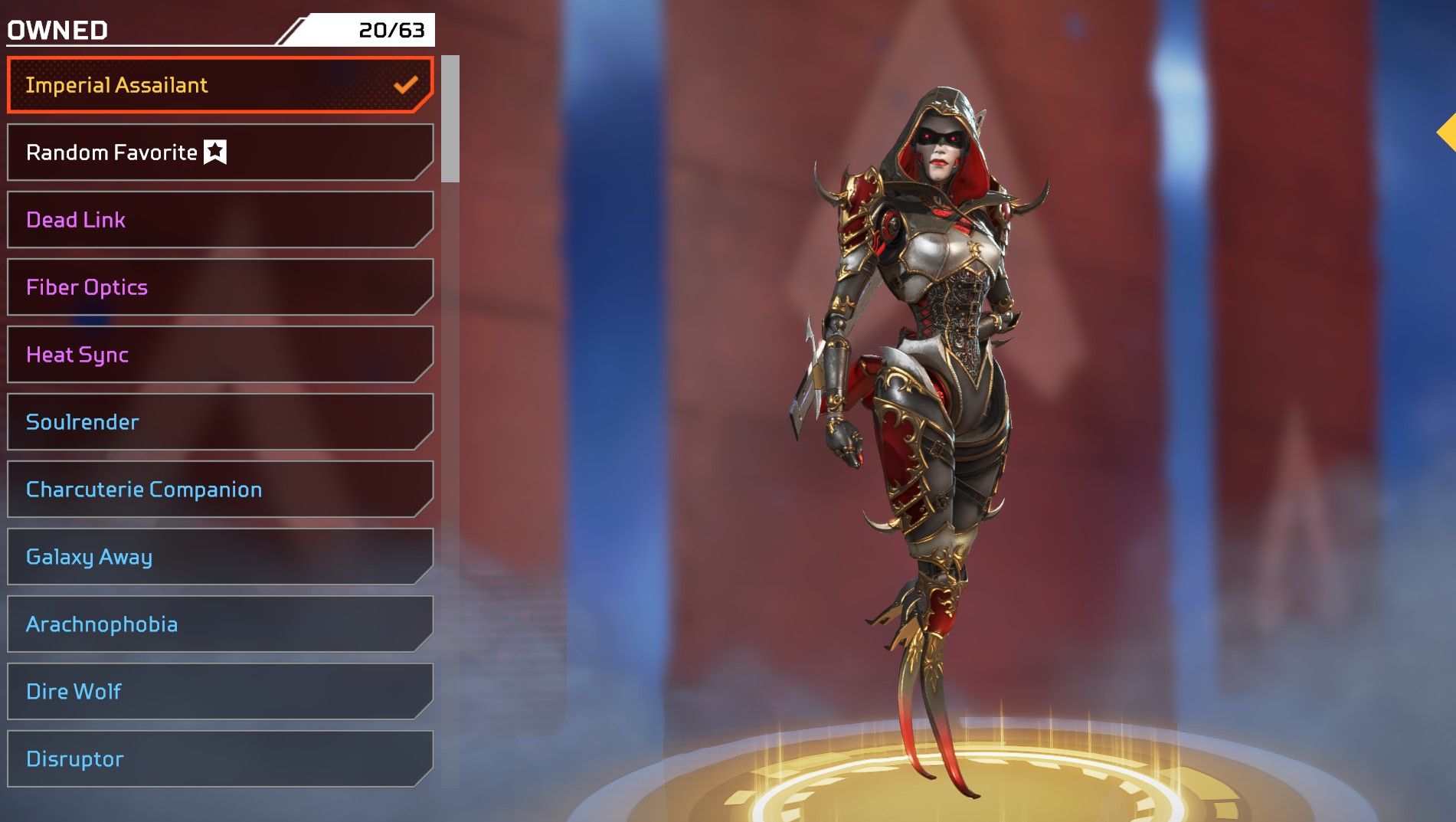1456x822 pixels.
Task: Select the Galaxy Away skin
Action: coord(220,557)
